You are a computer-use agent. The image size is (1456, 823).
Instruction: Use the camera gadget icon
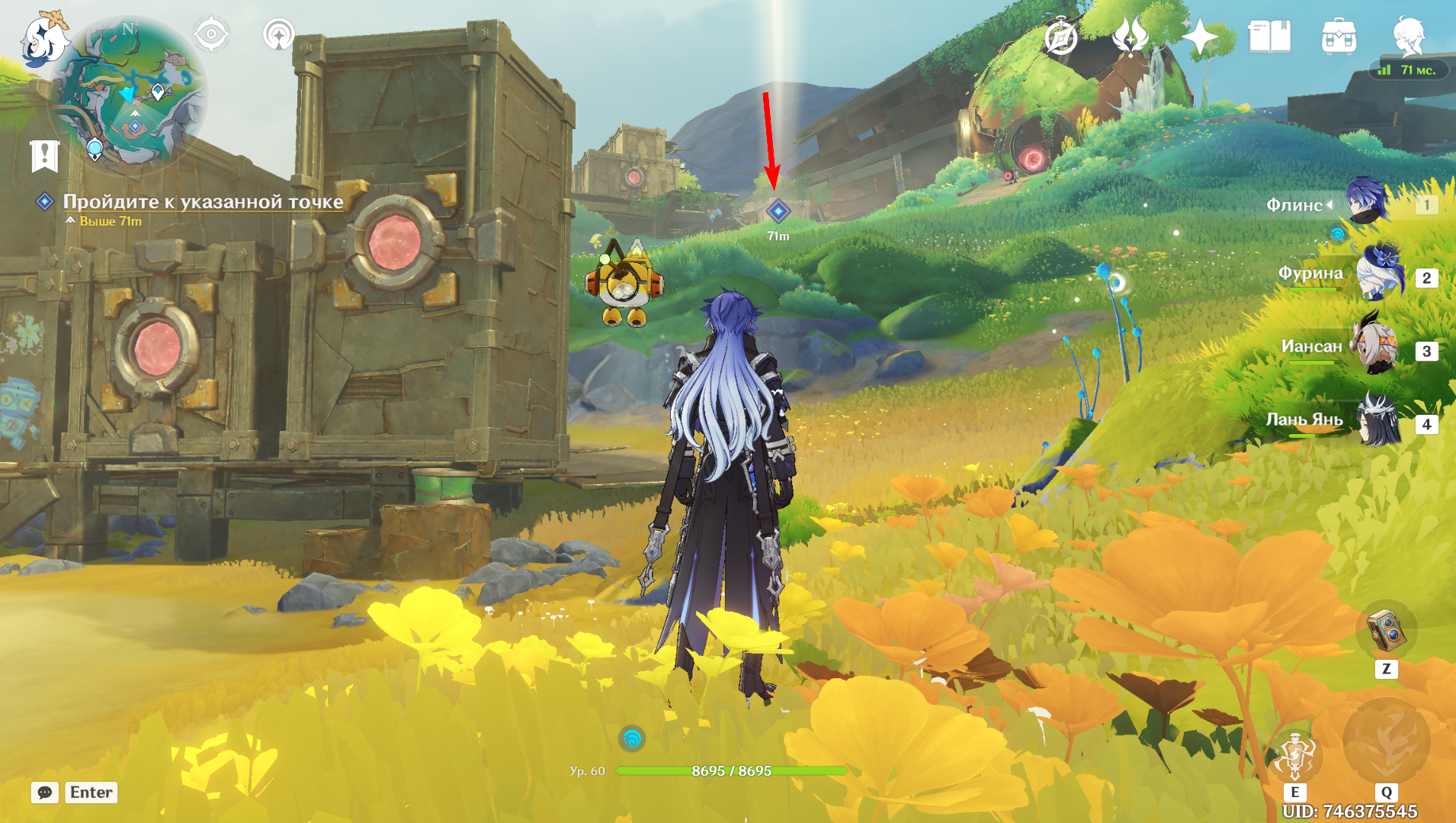1386,631
